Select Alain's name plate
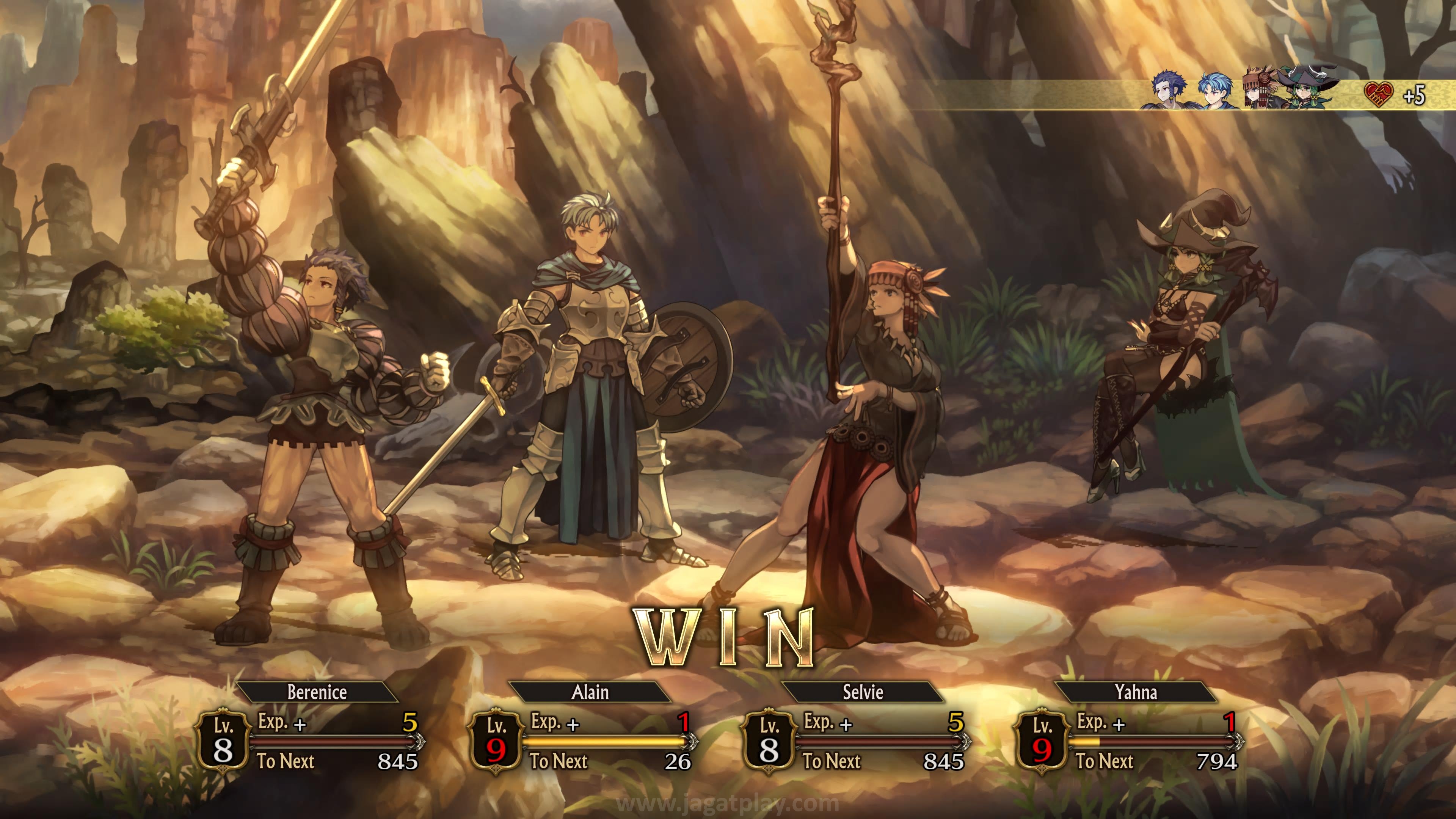 point(590,692)
